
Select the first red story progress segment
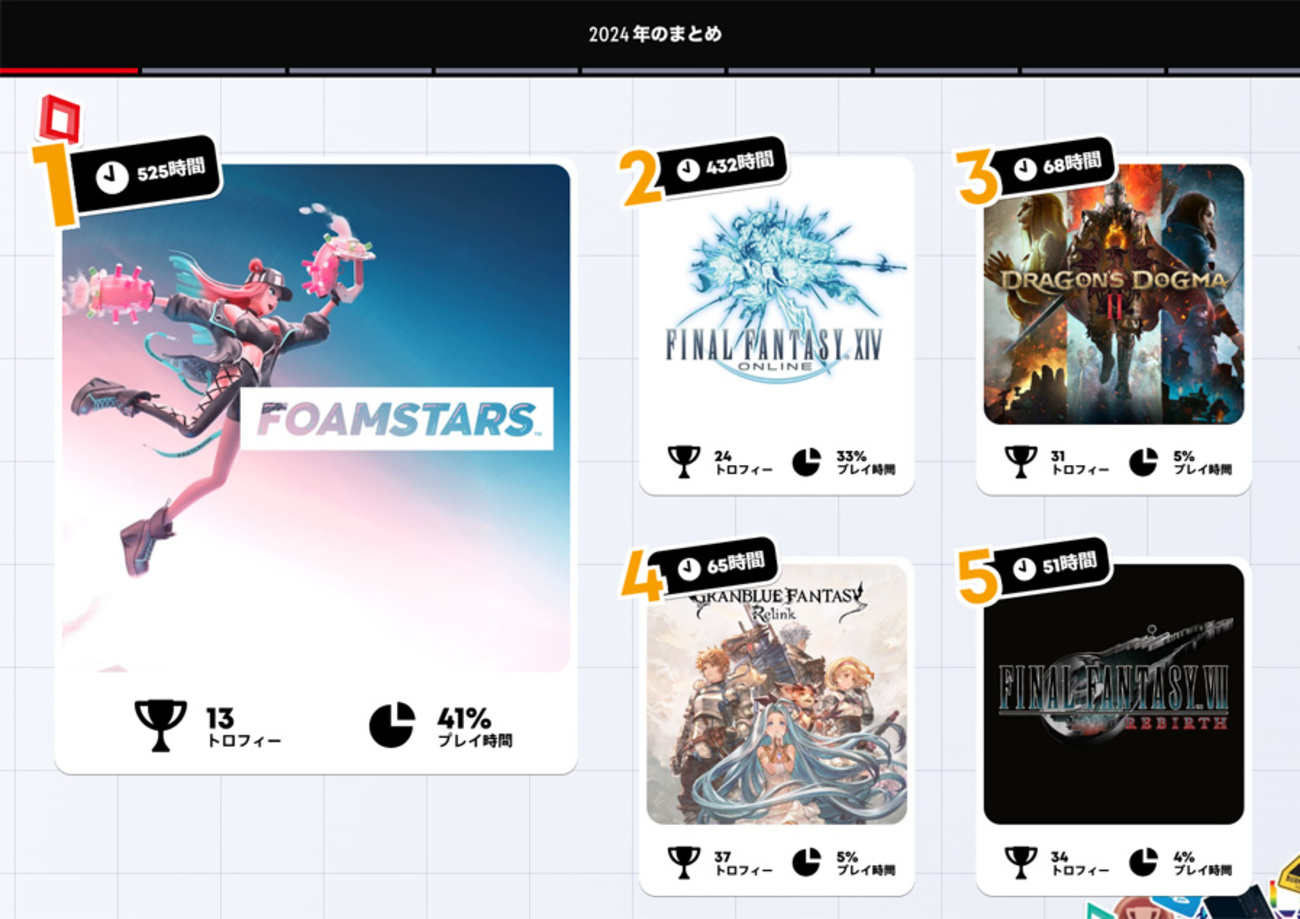(70, 70)
